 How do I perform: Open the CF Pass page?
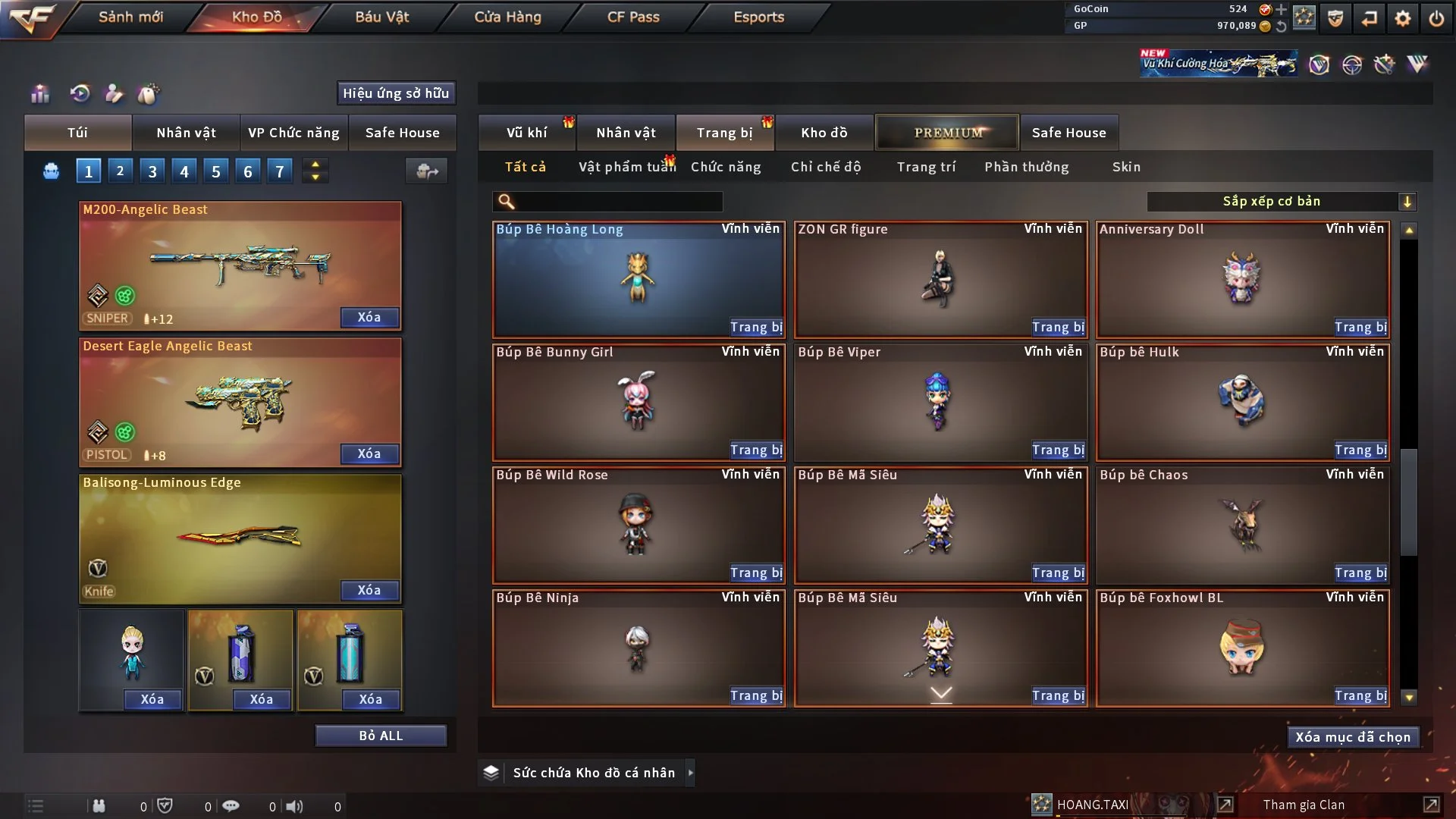[x=633, y=17]
